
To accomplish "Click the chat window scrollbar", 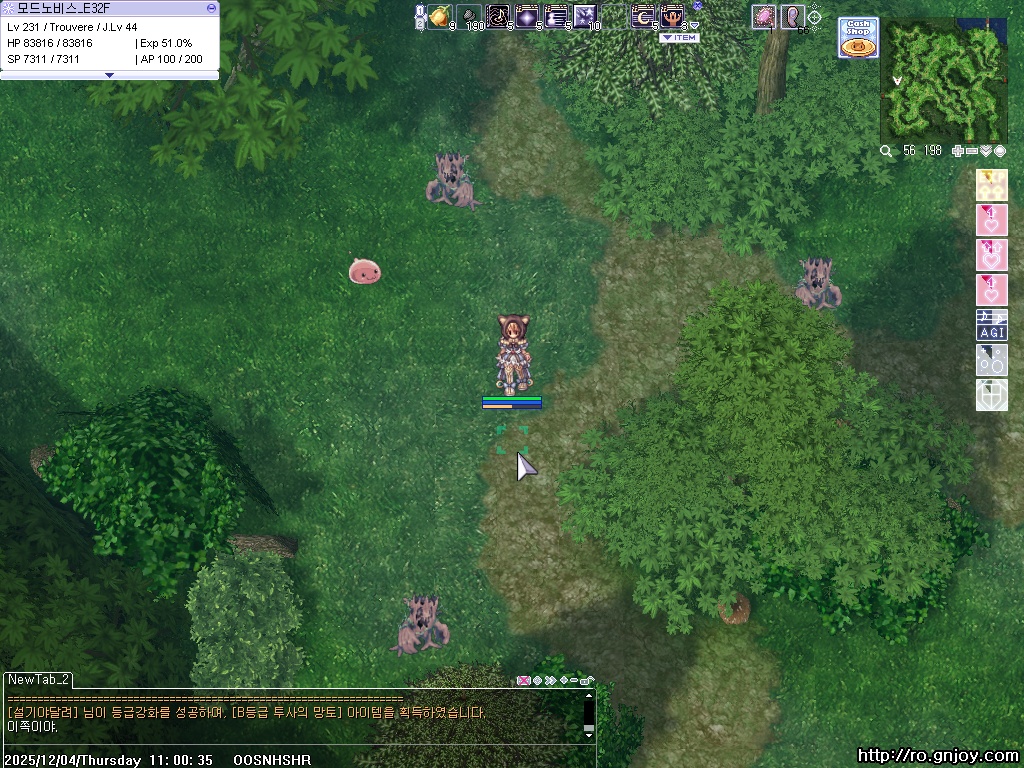I will click(x=589, y=712).
